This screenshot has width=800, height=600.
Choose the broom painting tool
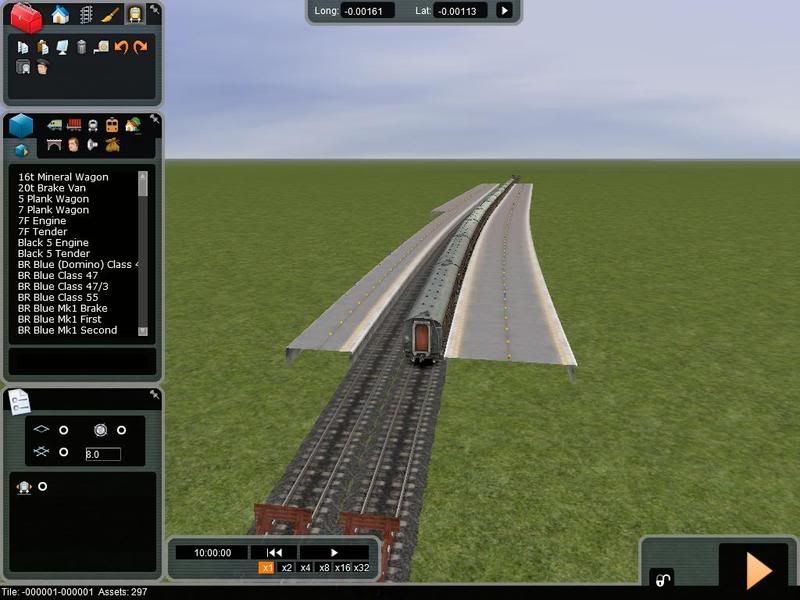coord(109,15)
